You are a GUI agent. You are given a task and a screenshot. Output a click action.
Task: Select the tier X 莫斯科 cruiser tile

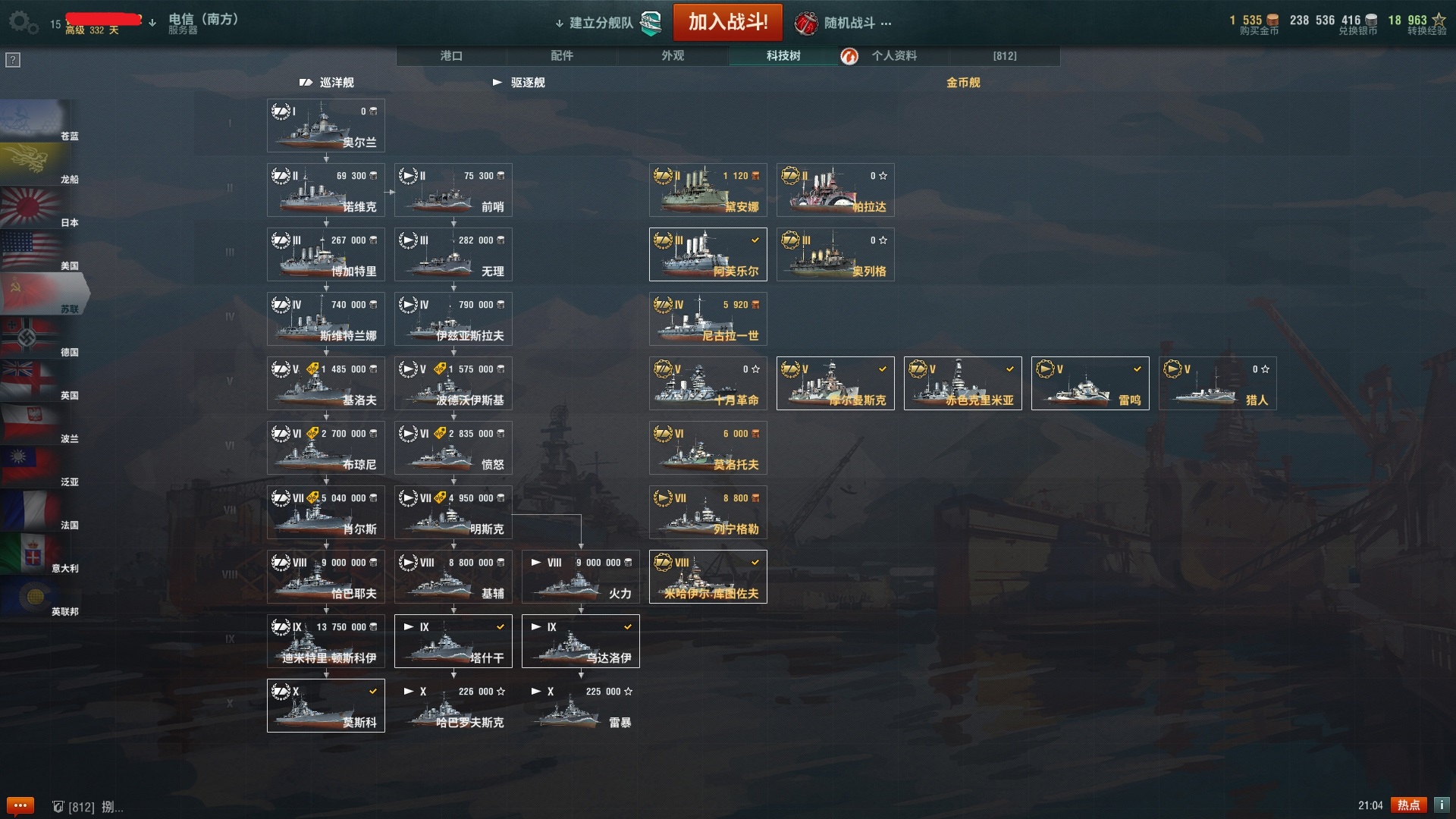(326, 706)
